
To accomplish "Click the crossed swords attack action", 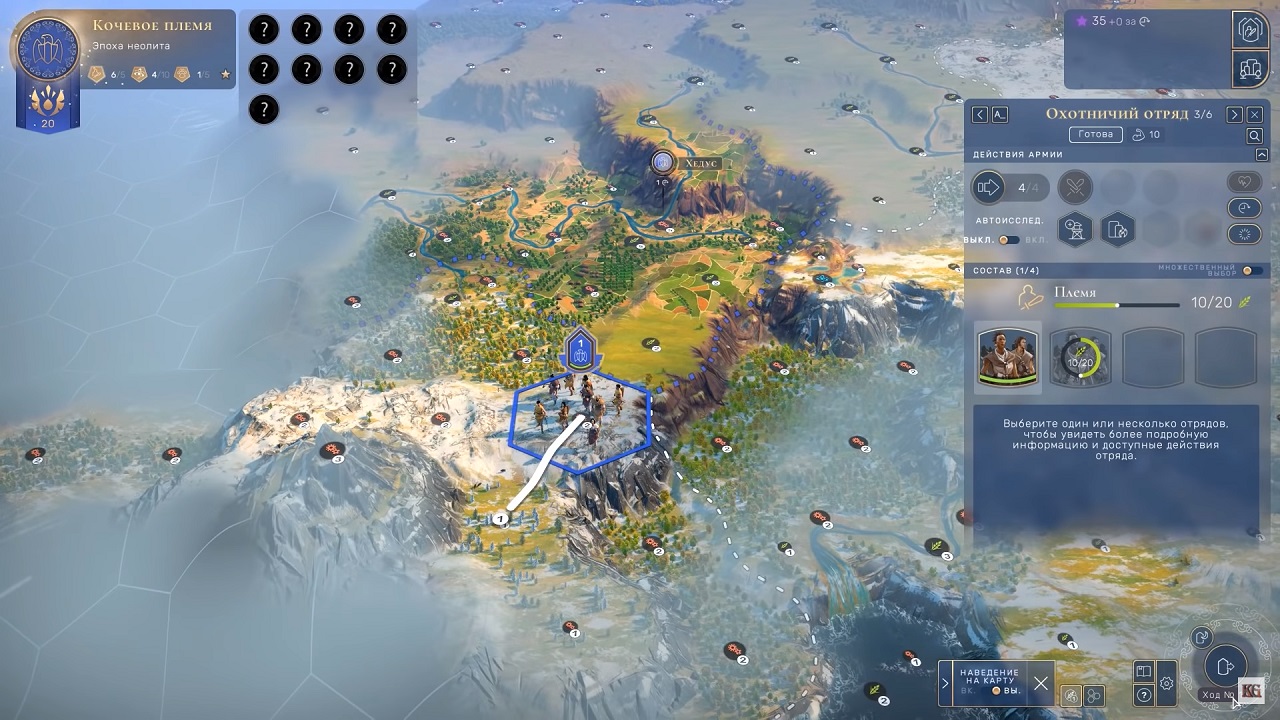I will click(x=1075, y=187).
